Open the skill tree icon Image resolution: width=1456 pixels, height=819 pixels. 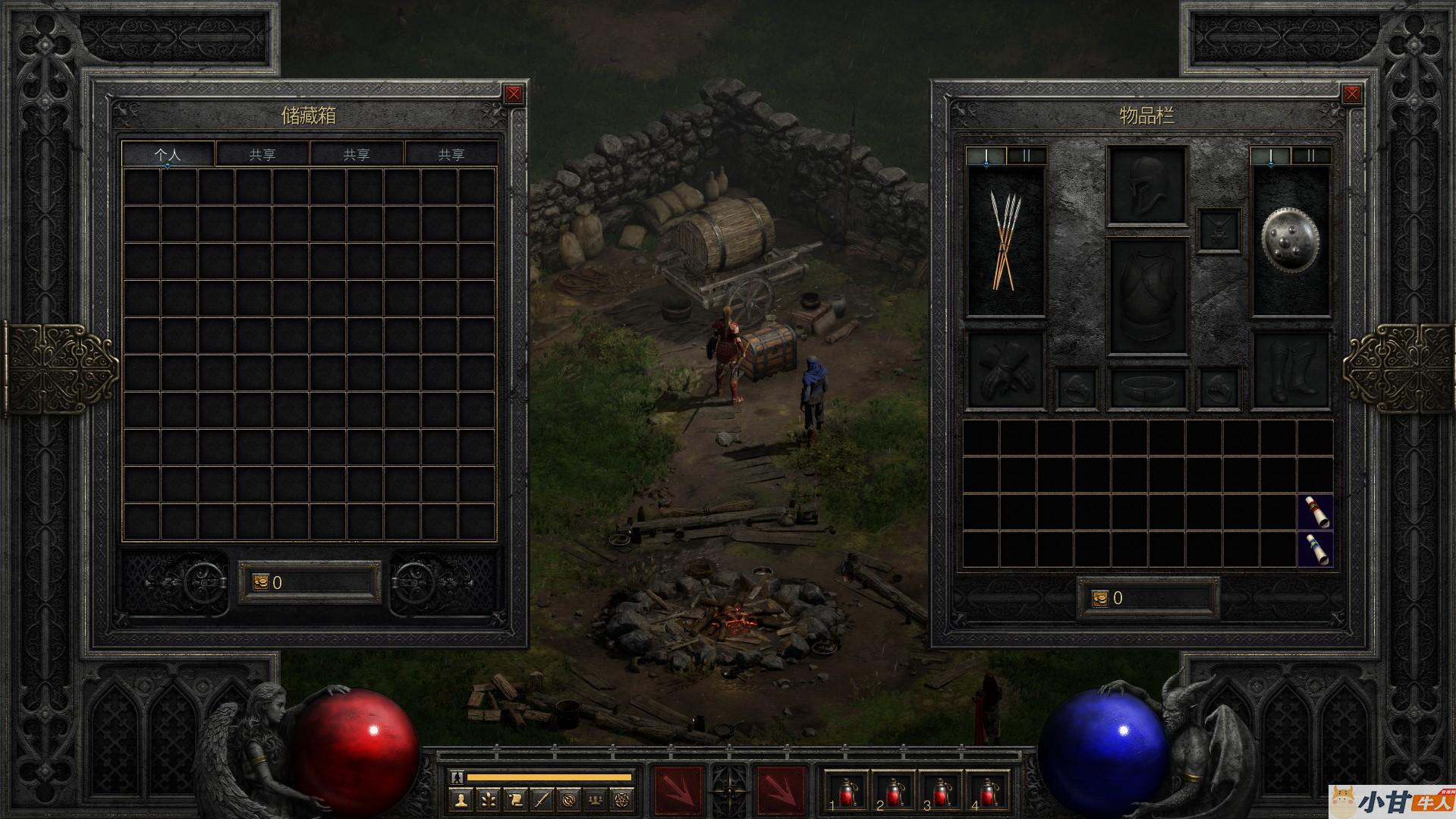tap(488, 799)
